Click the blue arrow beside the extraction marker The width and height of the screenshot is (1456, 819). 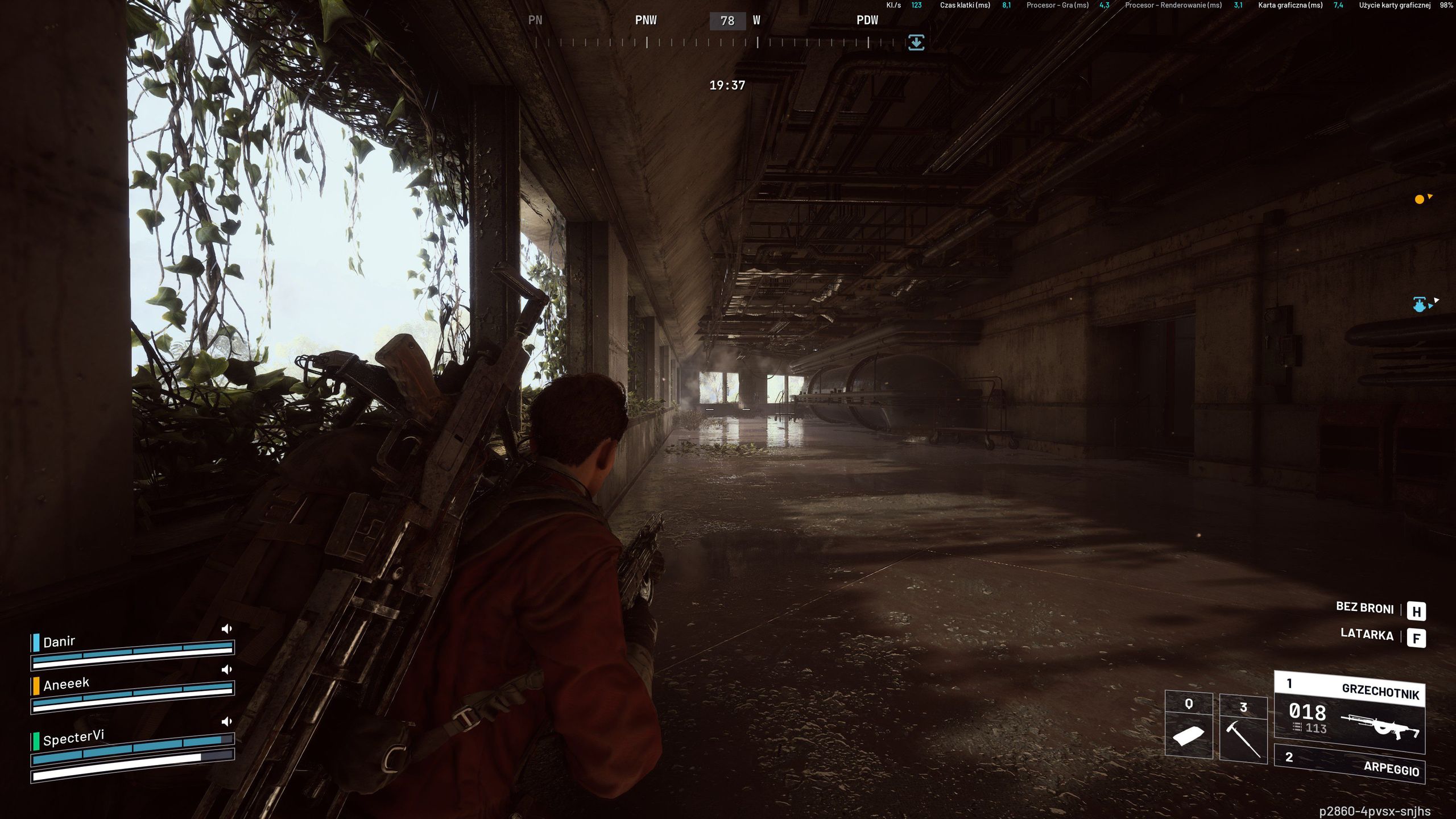pos(1430,306)
